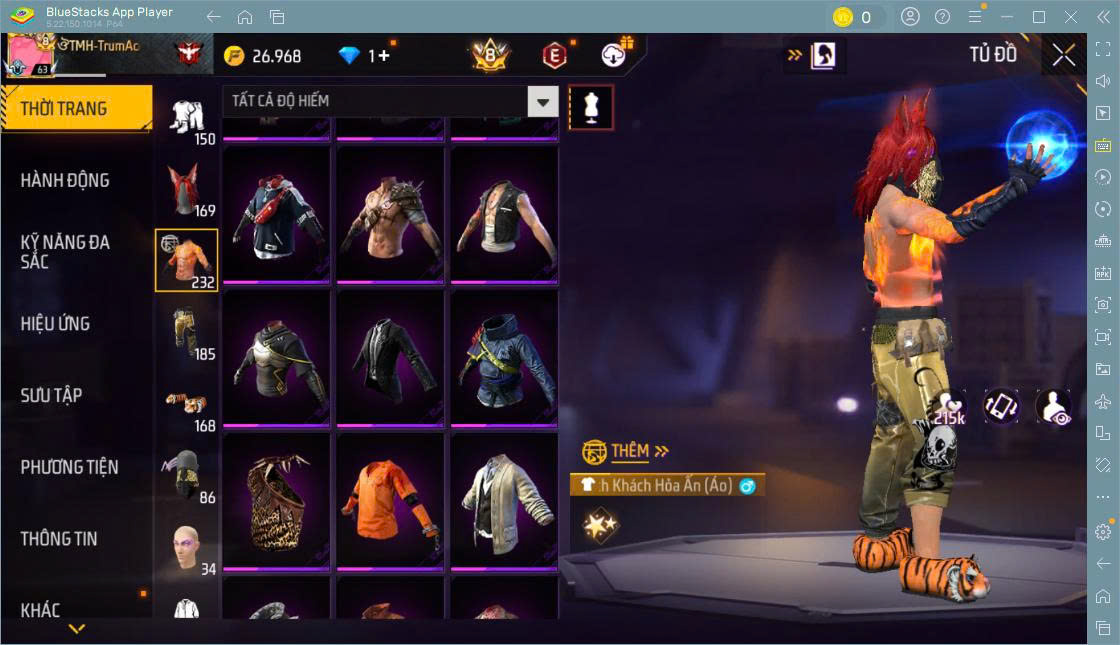1120x645 pixels.
Task: Select the black suit jacket item
Action: coord(390,357)
